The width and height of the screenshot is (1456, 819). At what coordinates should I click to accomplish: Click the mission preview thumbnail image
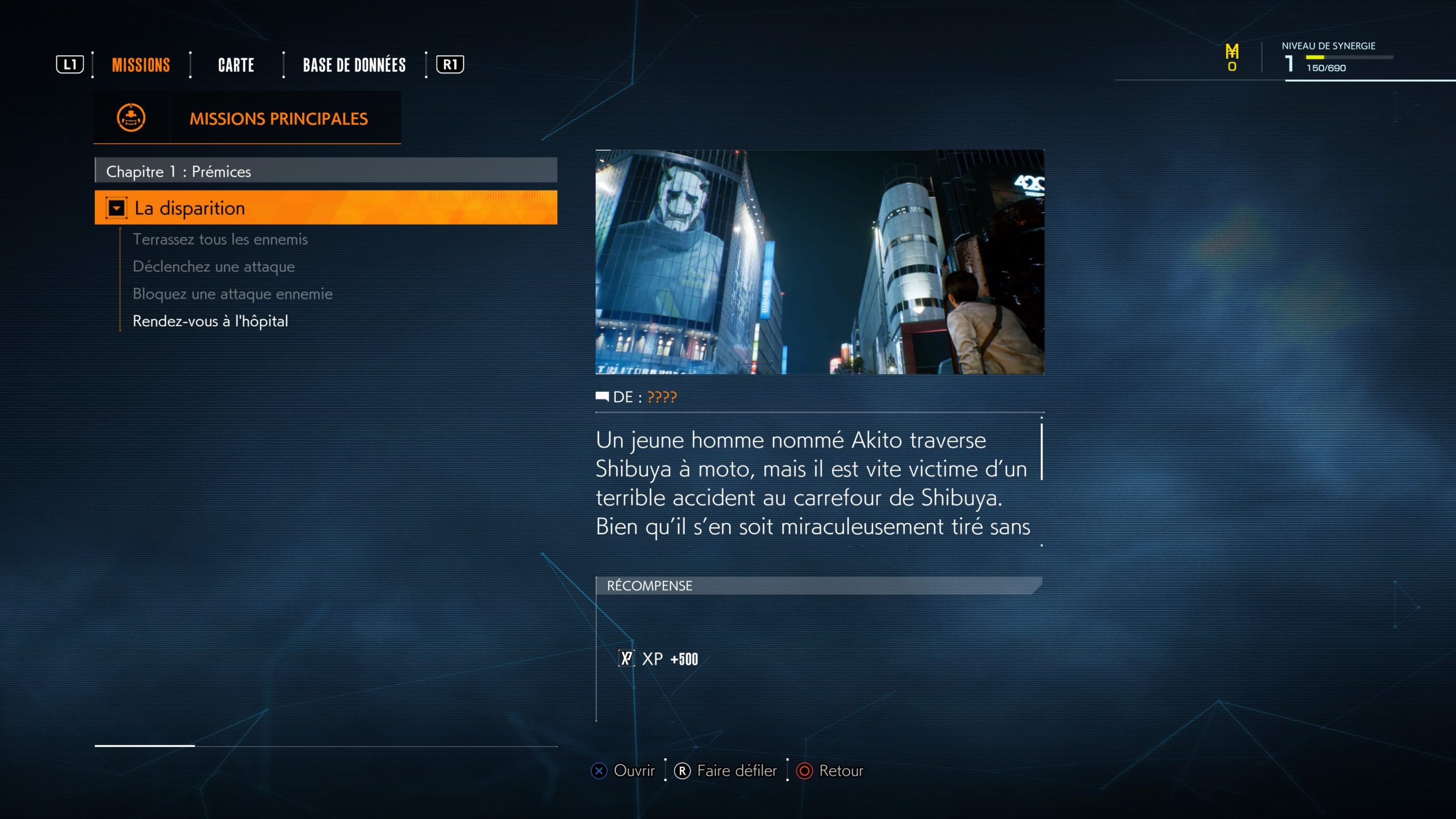[x=820, y=262]
